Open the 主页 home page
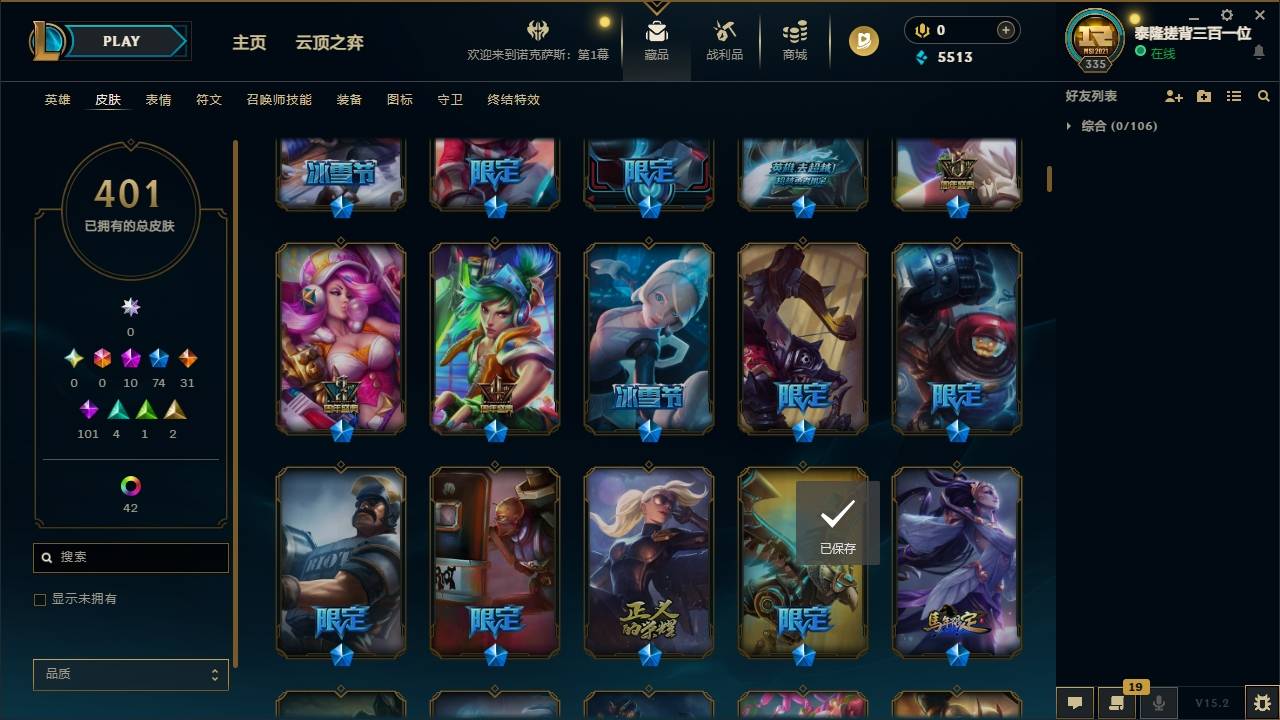Viewport: 1280px width, 720px height. 249,42
